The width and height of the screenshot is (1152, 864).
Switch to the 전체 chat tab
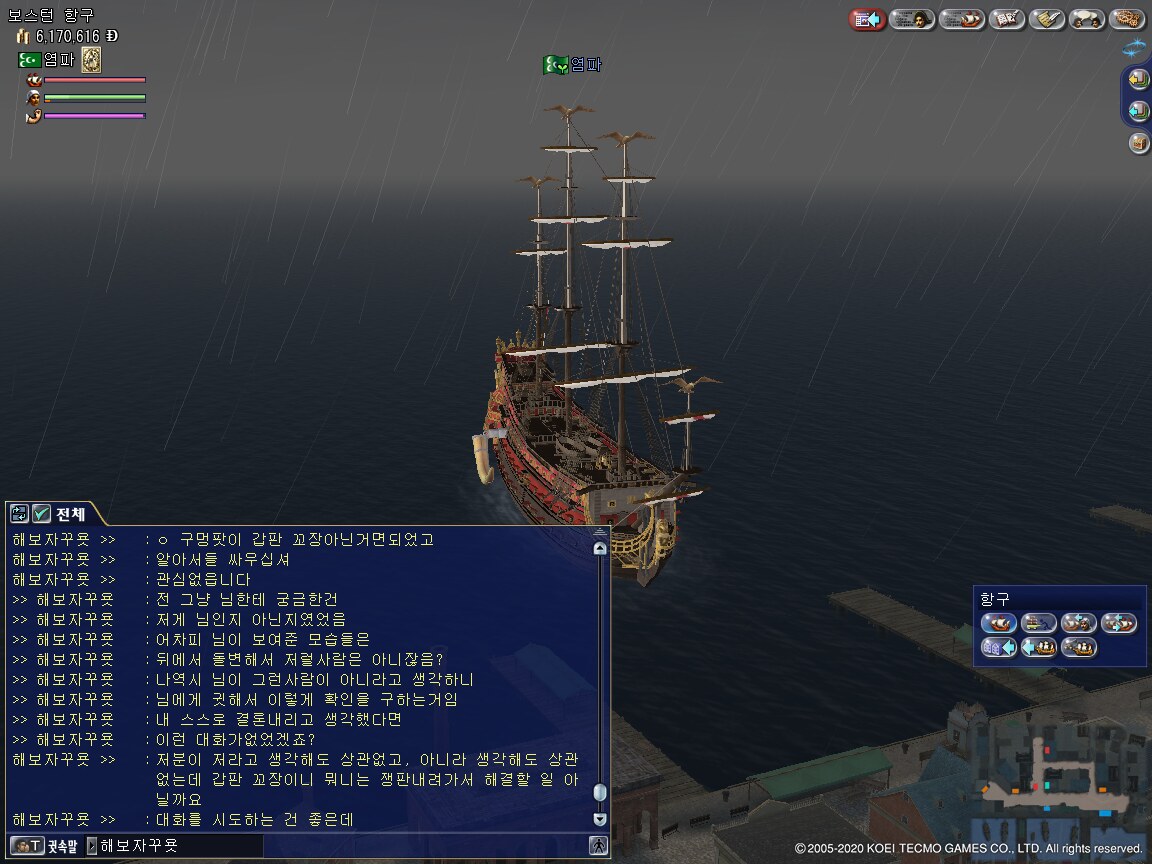pyautogui.click(x=70, y=514)
